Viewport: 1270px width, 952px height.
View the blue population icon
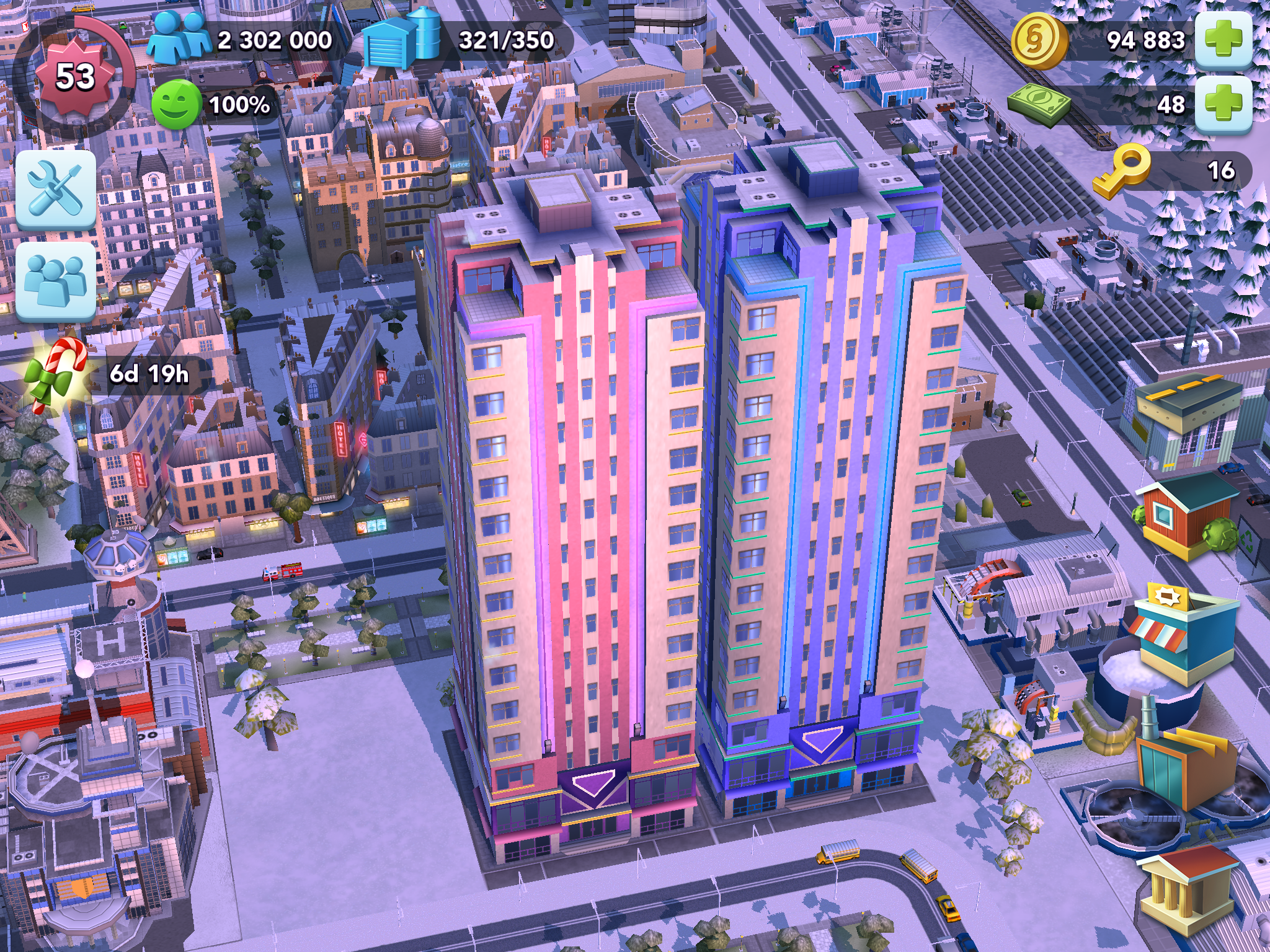(x=179, y=39)
